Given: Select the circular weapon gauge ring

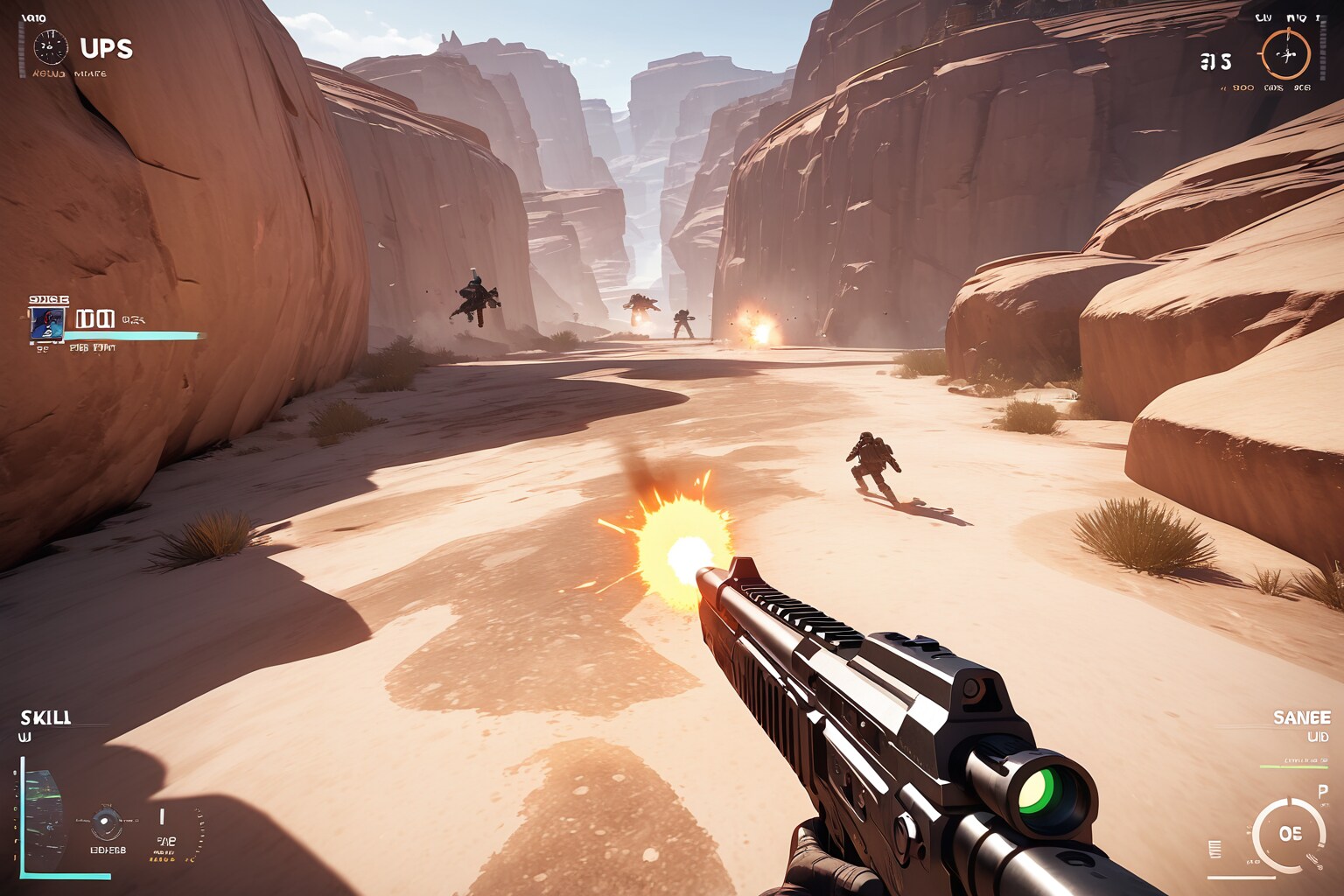Looking at the screenshot, I should point(1287,834).
